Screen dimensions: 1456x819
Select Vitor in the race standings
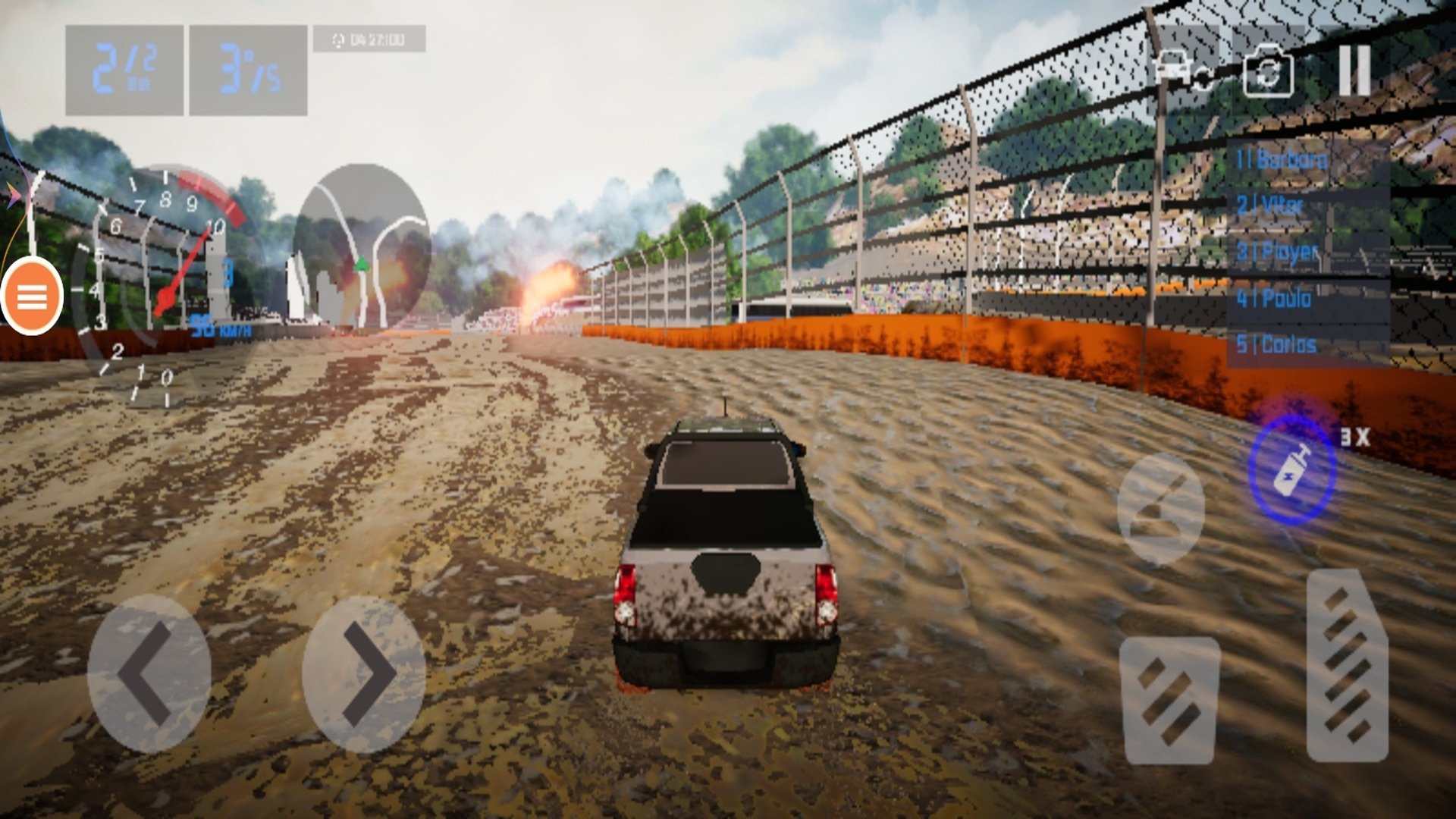coord(1307,206)
